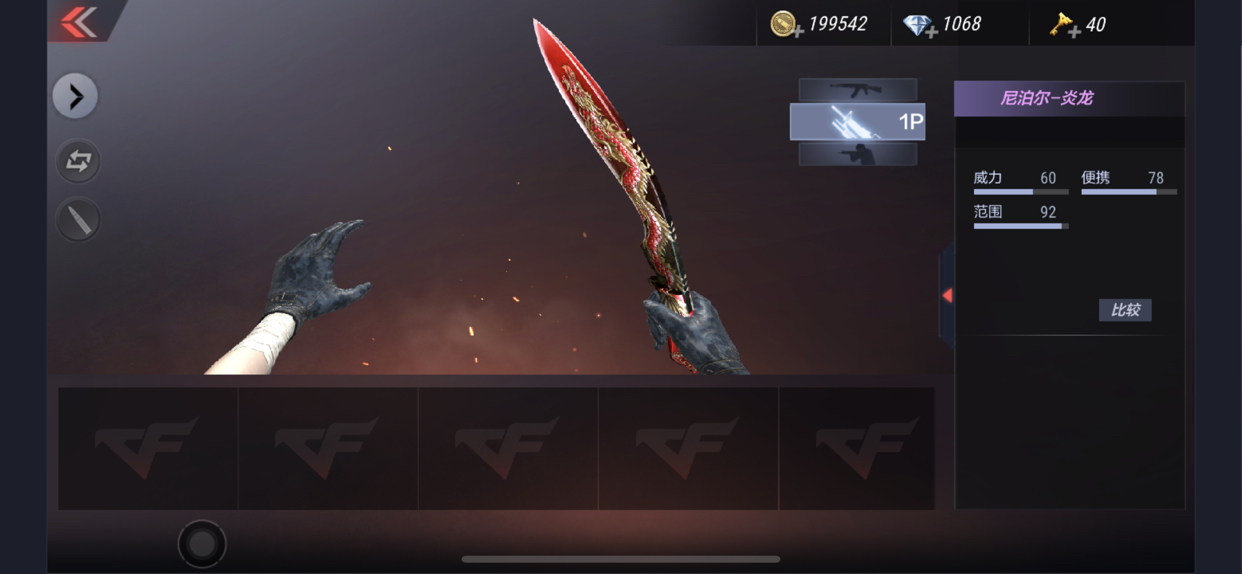Screen dimensions: 1242x574
Task: Select the round knife icon button
Action: [78, 219]
